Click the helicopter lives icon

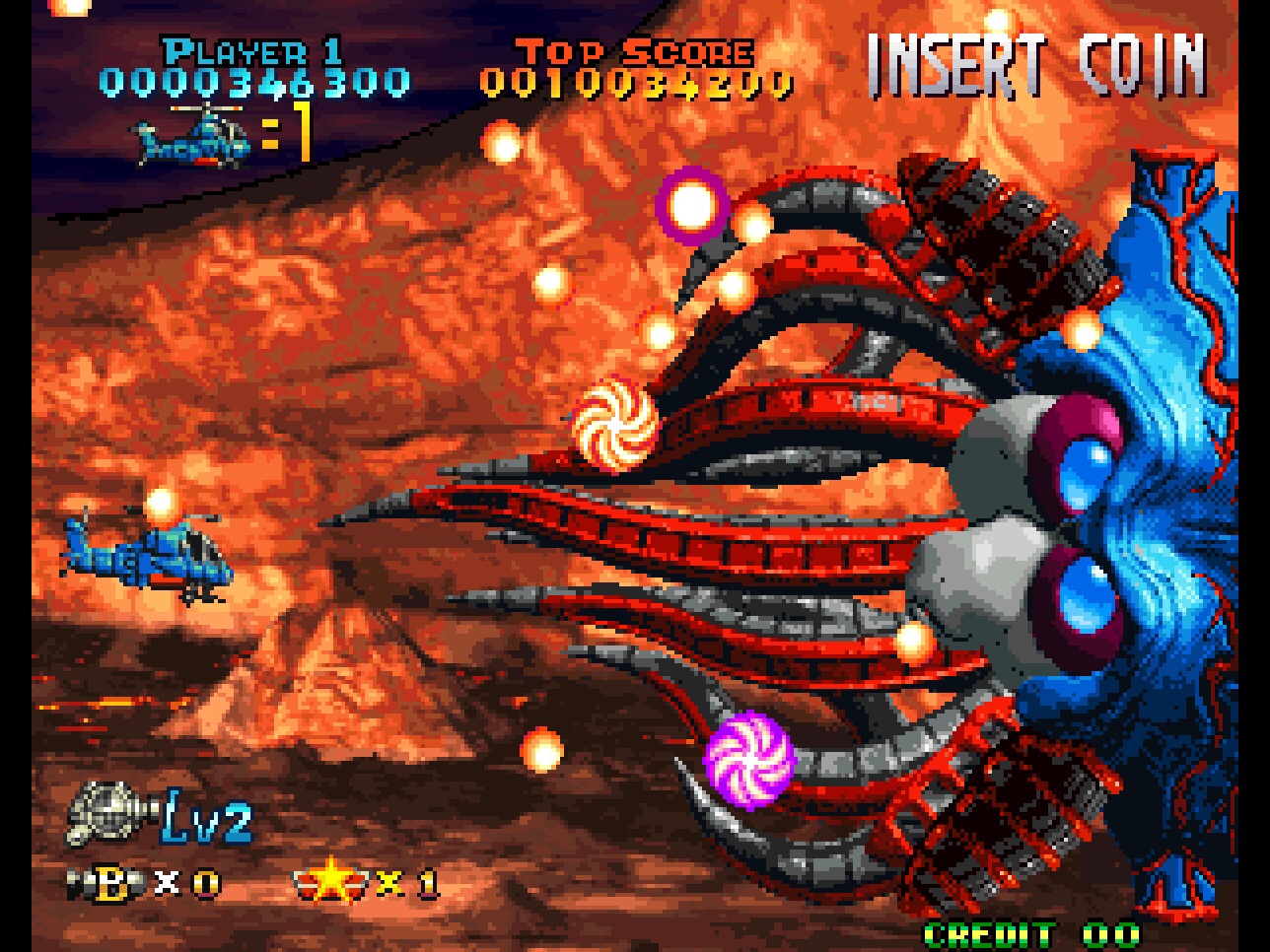(193, 139)
